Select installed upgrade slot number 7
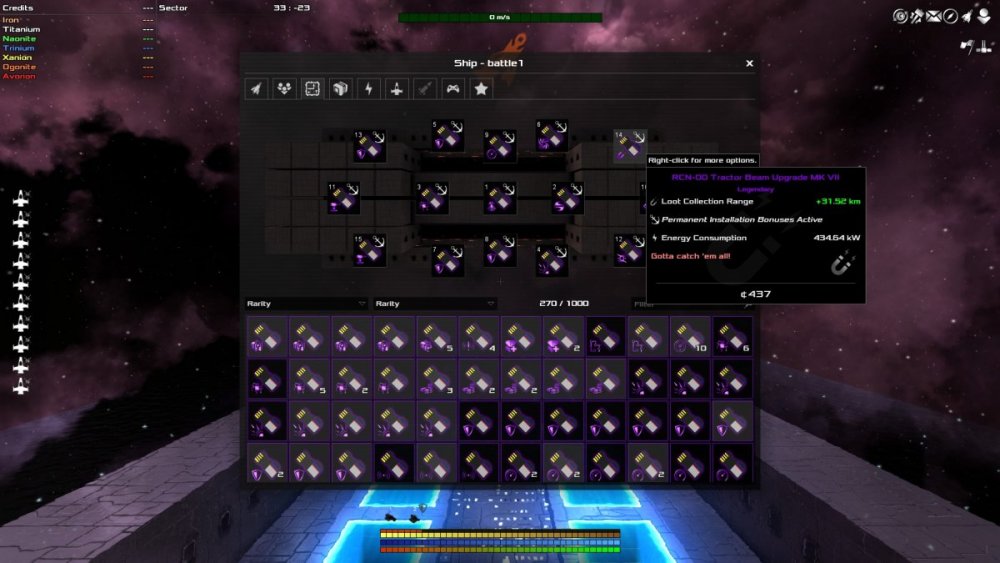The width and height of the screenshot is (1000, 563). point(447,260)
